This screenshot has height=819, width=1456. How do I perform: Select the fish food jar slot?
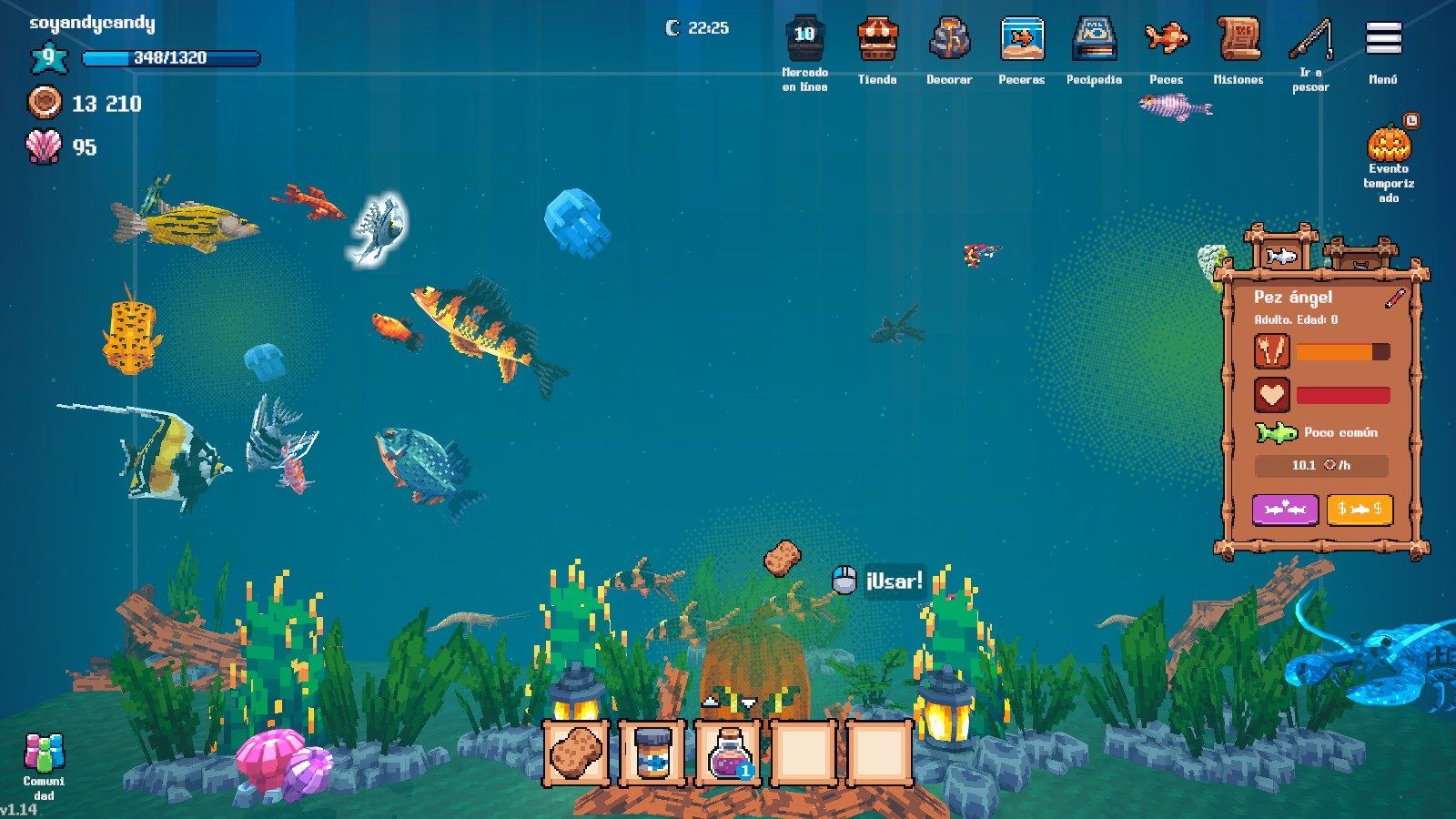tap(652, 753)
